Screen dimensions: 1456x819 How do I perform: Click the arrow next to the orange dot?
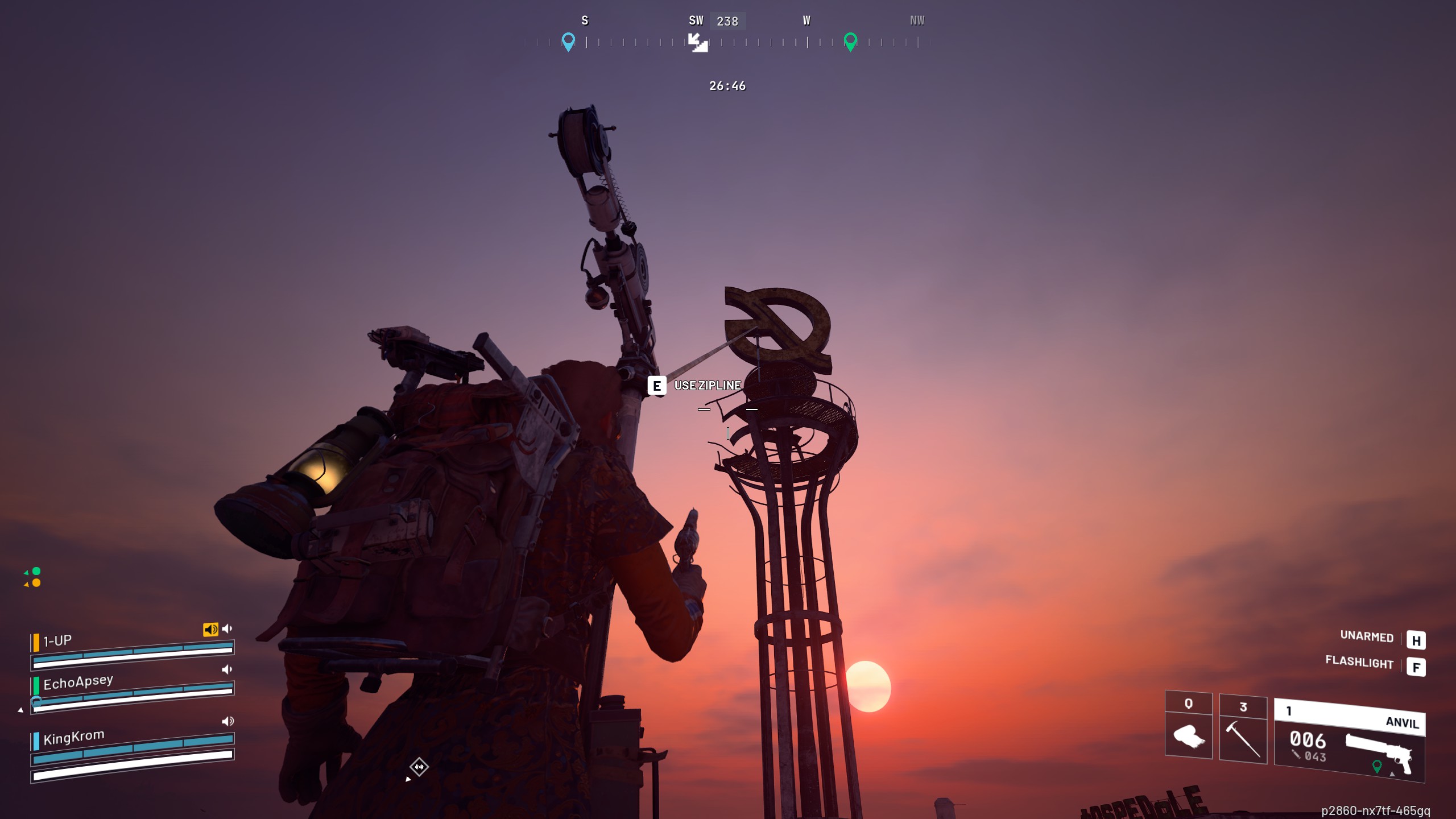[26, 585]
